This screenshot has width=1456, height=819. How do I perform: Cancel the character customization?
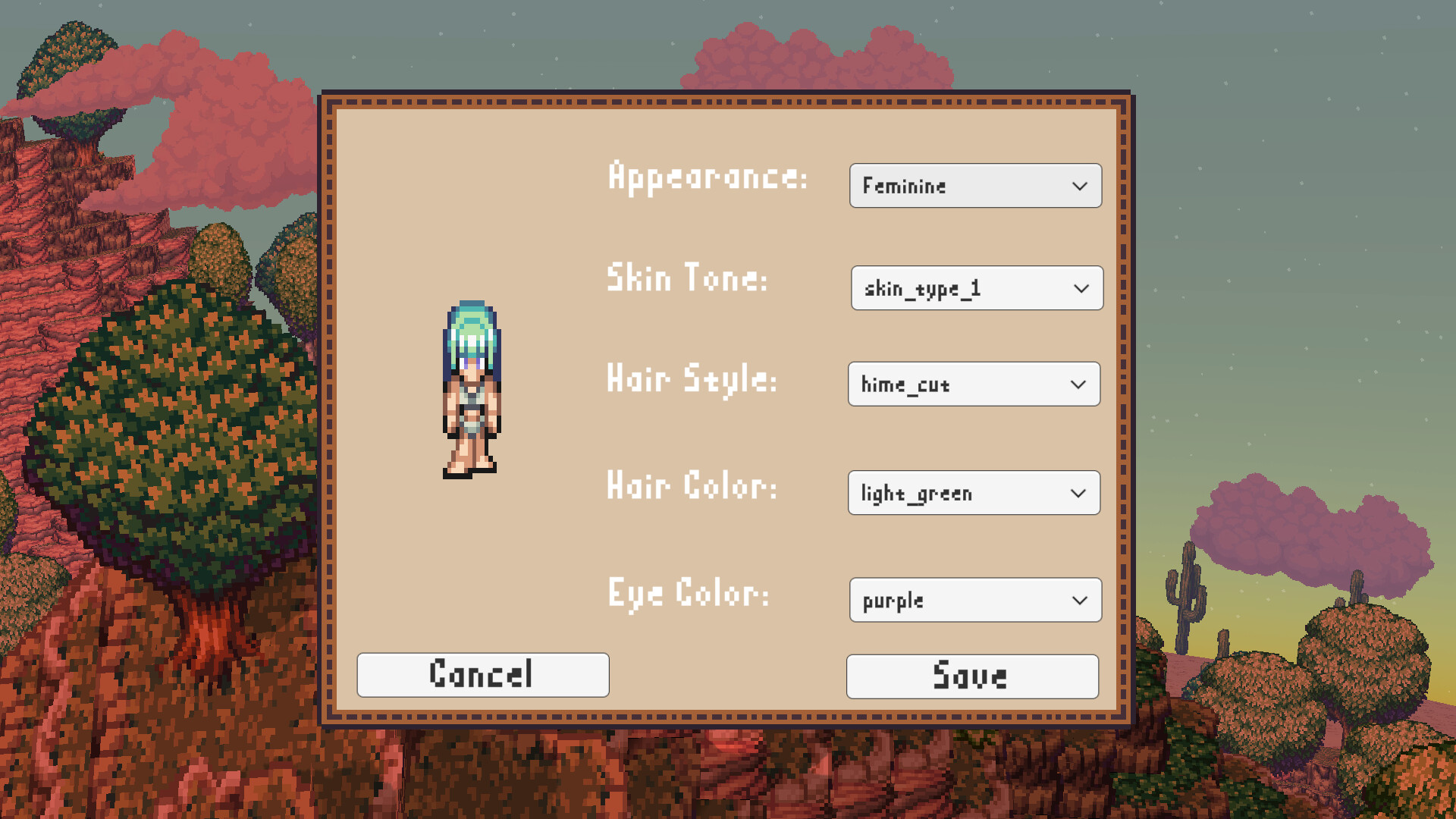[482, 674]
